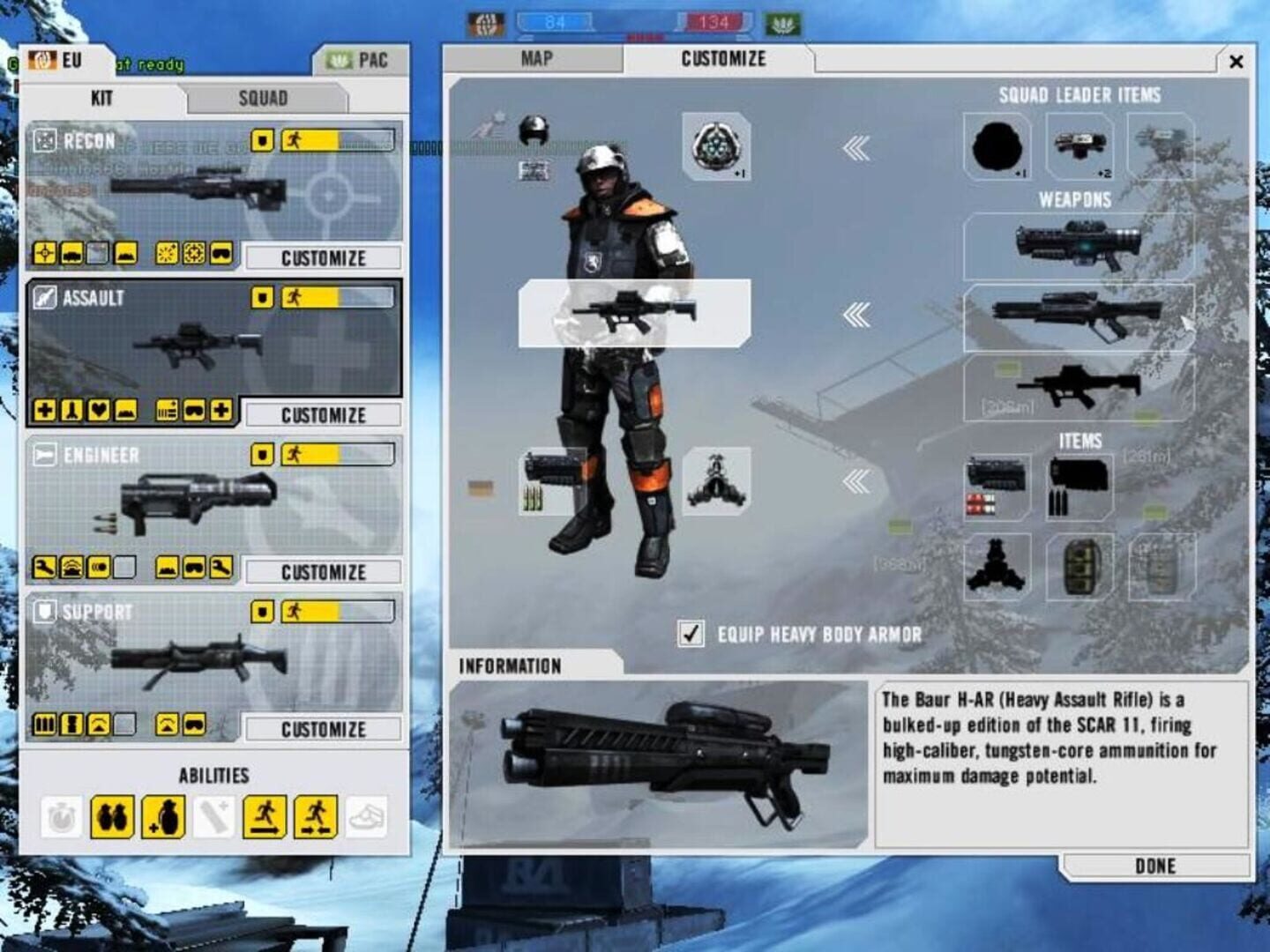Switch to the MAP tab
1270x952 pixels.
(536, 59)
